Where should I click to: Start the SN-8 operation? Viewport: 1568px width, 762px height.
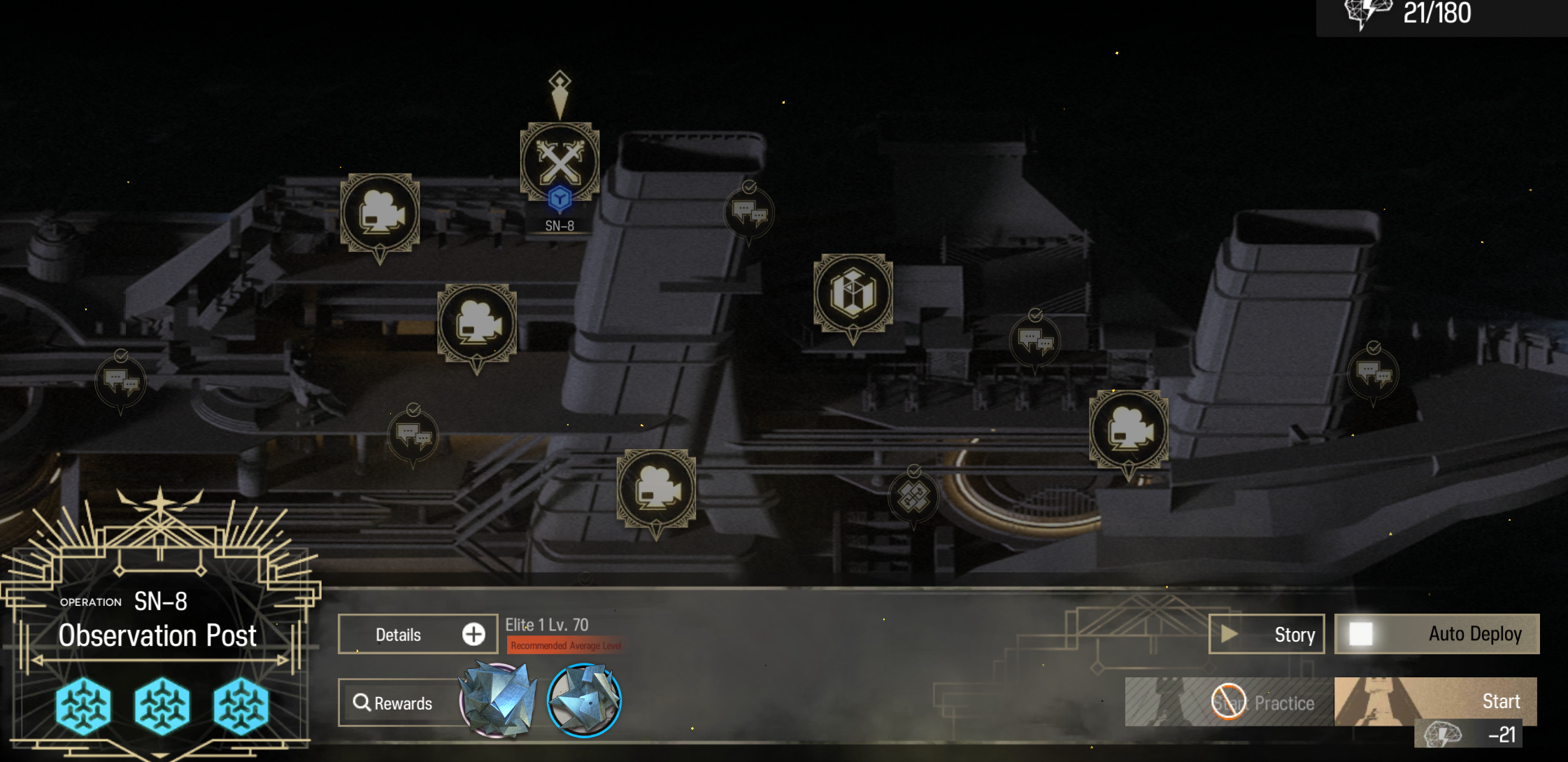[x=1435, y=701]
